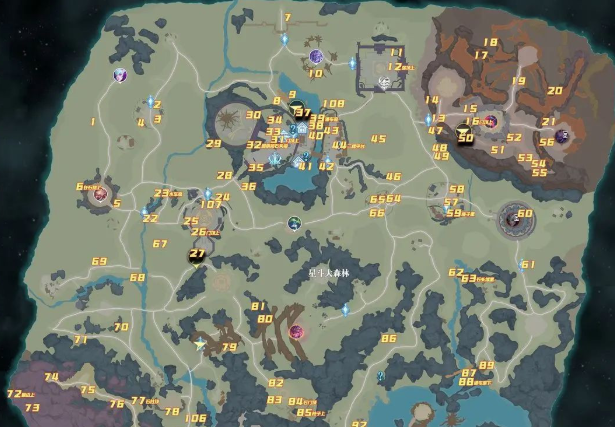Select the purple swirl icon above marker 10
615x427 pixels.
pos(316,56)
